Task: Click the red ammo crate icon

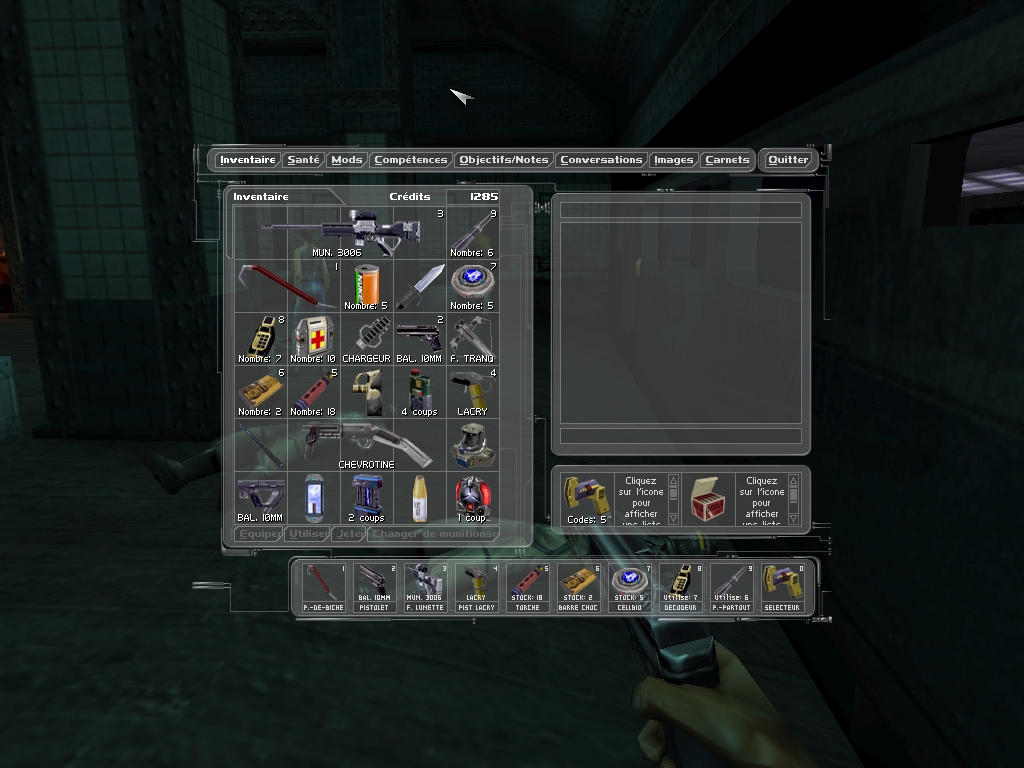Action: 711,497
